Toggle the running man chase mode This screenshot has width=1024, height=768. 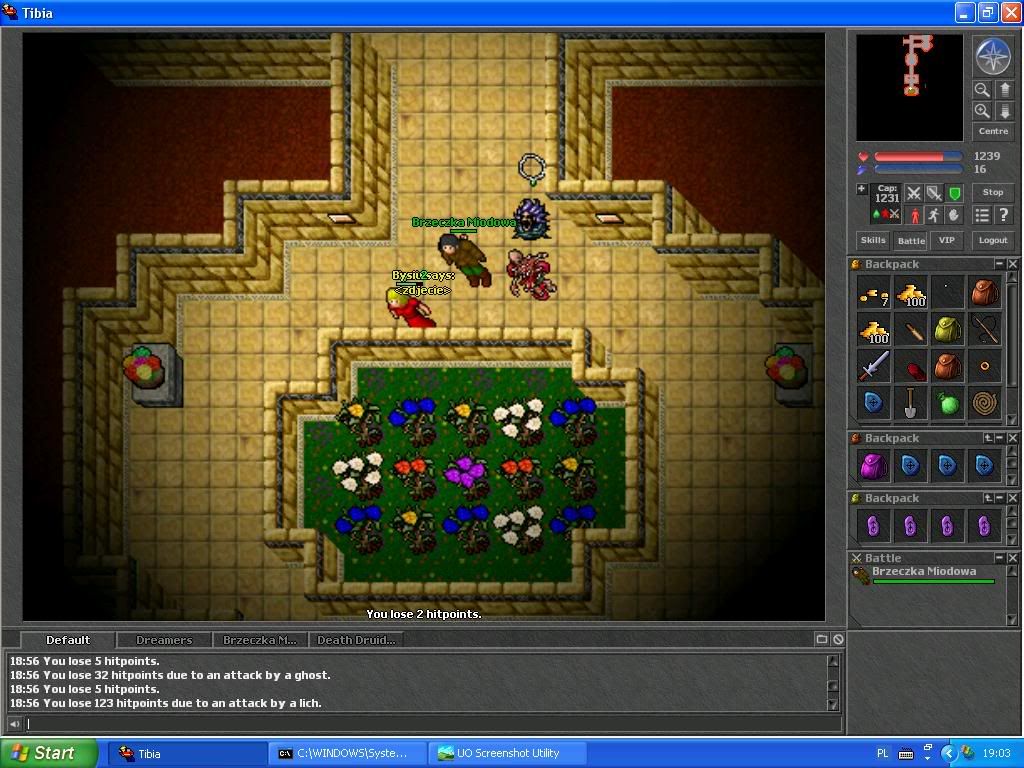click(x=933, y=215)
